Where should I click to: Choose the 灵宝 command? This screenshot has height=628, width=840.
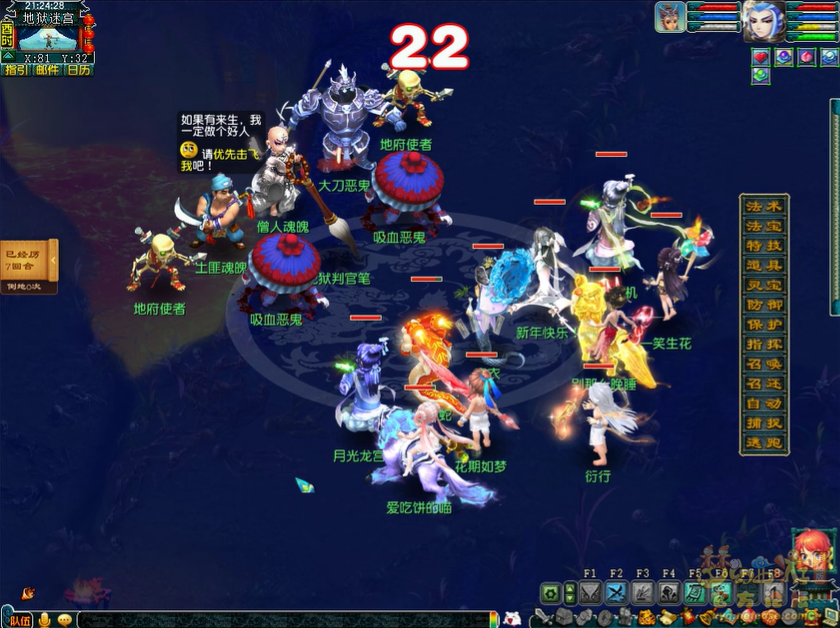pos(764,285)
